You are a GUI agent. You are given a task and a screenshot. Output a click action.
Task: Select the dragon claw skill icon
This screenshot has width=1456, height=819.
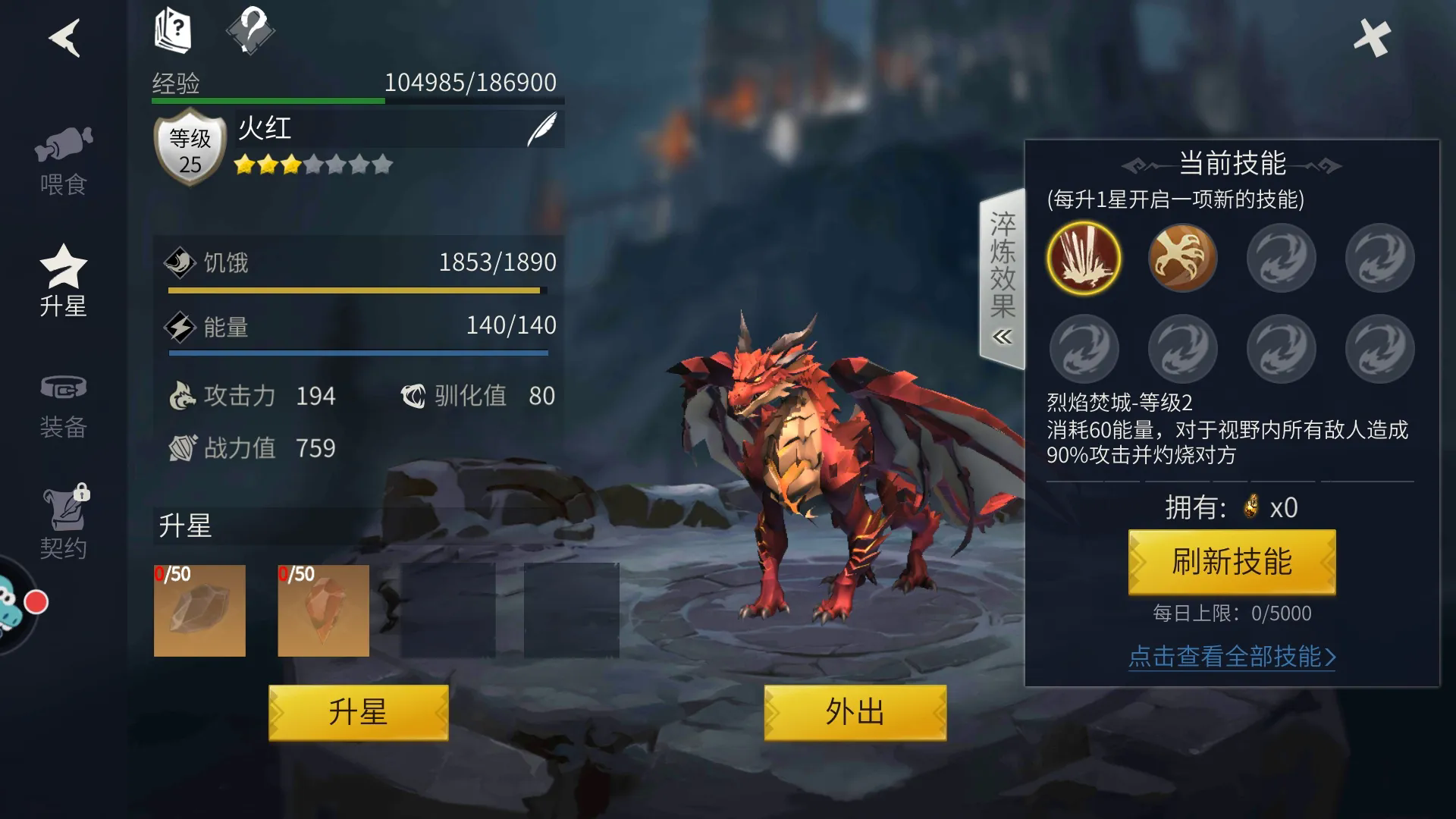click(x=1182, y=258)
